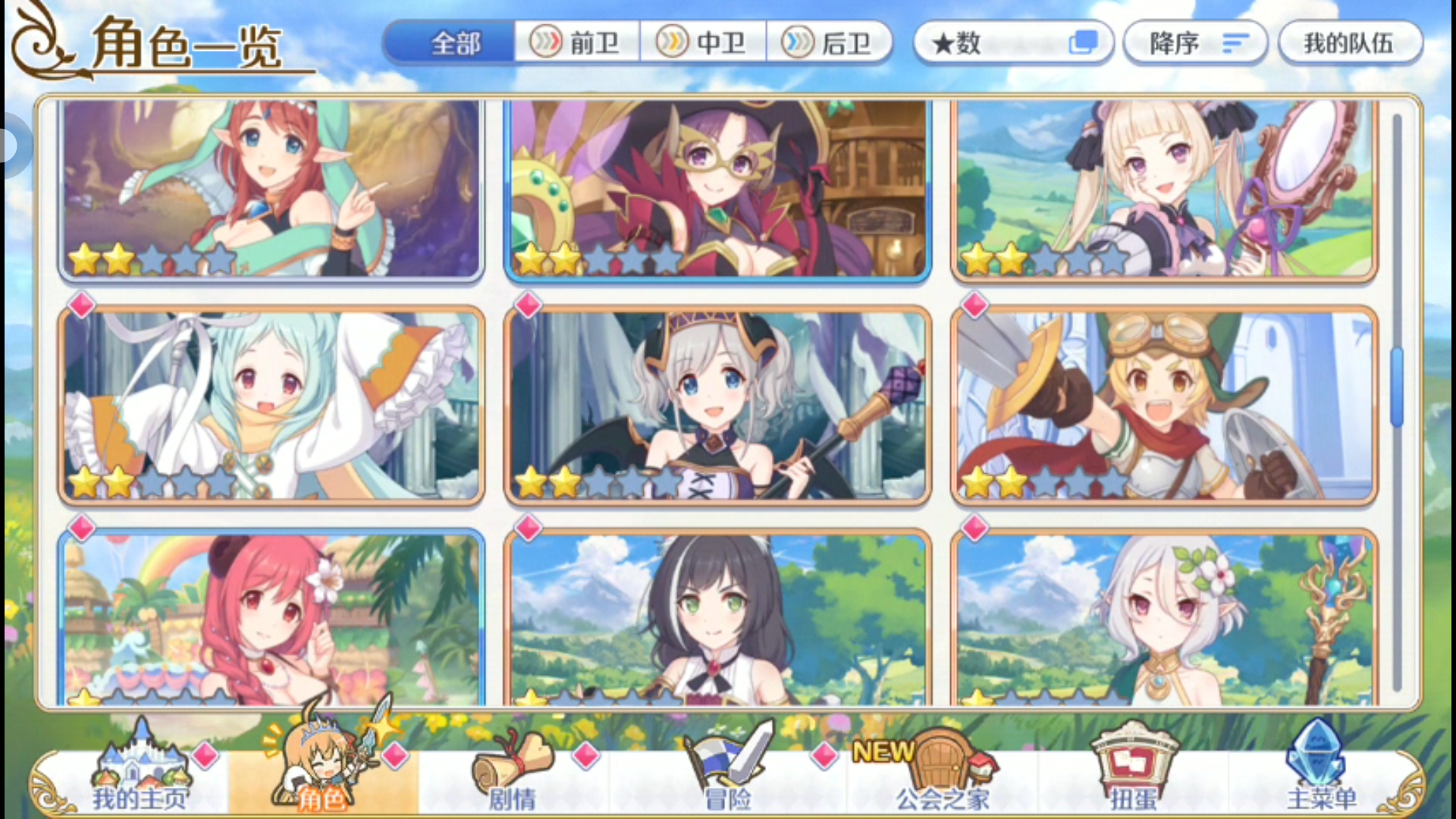The height and width of the screenshot is (819, 1456).
Task: Expand sort options beside 降序 label
Action: 1236,42
